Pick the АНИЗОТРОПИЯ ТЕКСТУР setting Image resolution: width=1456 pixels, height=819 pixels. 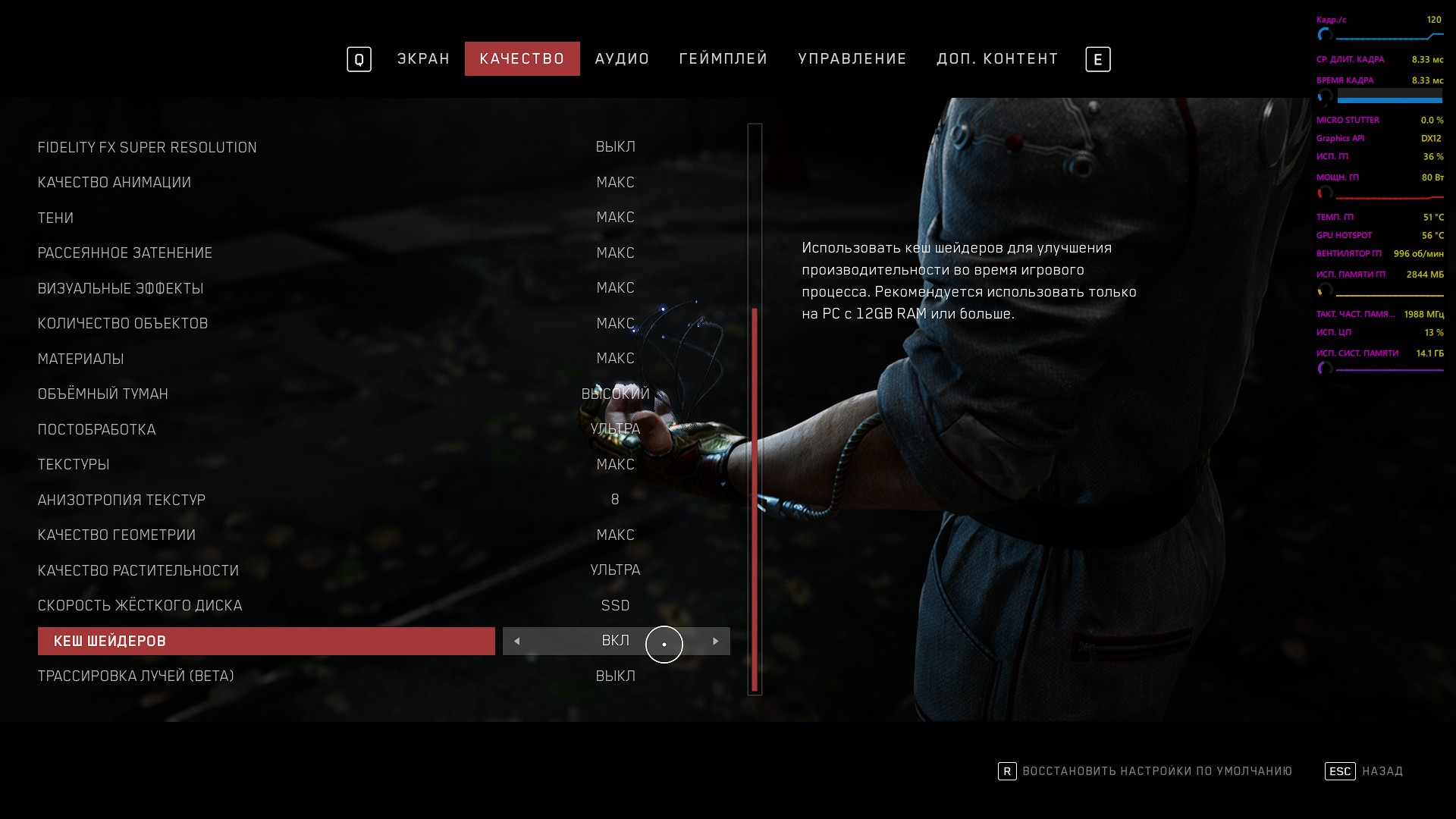tap(121, 500)
